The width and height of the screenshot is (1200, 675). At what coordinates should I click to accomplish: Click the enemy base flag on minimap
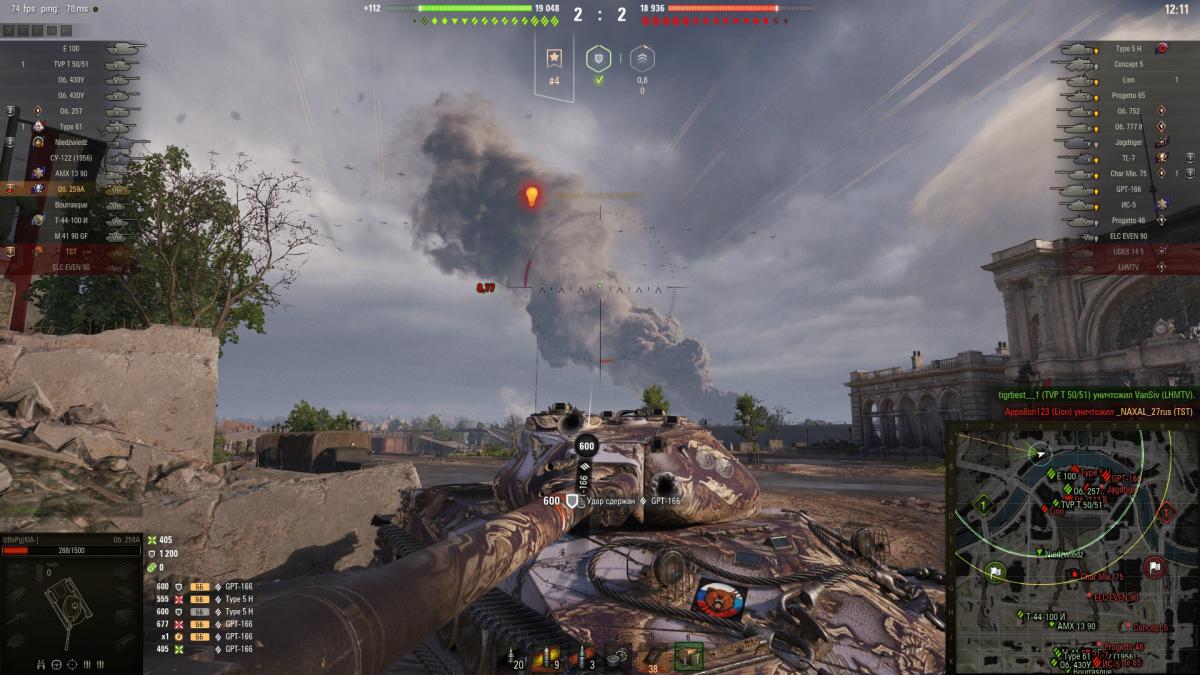tap(1155, 566)
